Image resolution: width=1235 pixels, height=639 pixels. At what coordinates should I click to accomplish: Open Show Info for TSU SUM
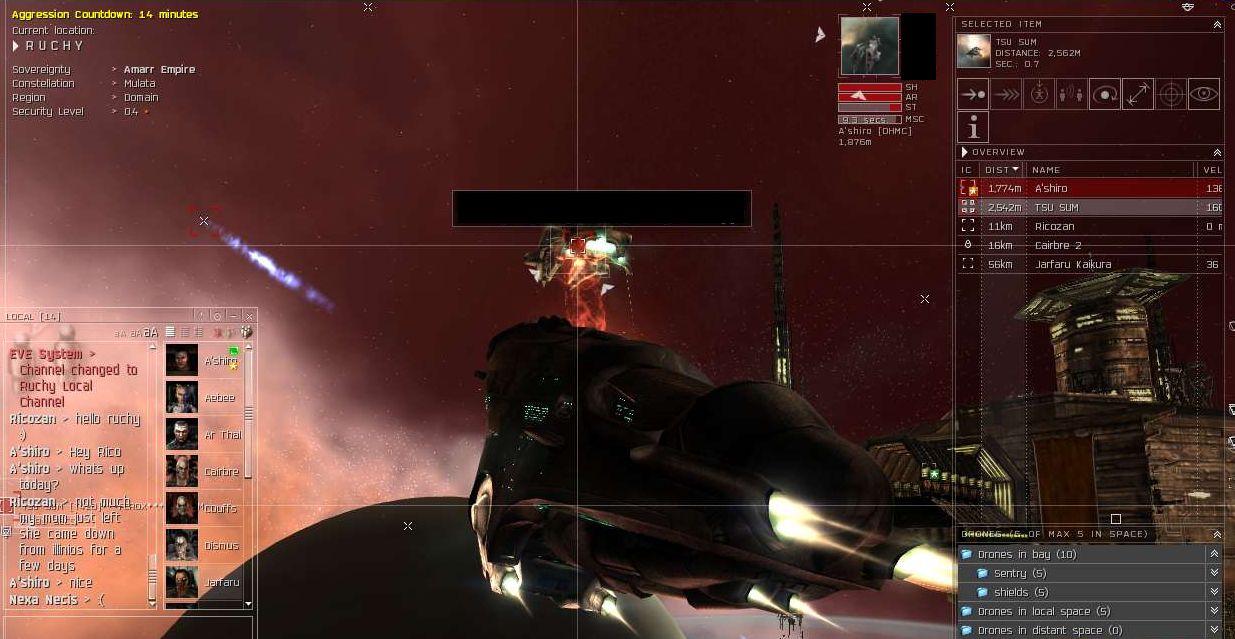[973, 127]
